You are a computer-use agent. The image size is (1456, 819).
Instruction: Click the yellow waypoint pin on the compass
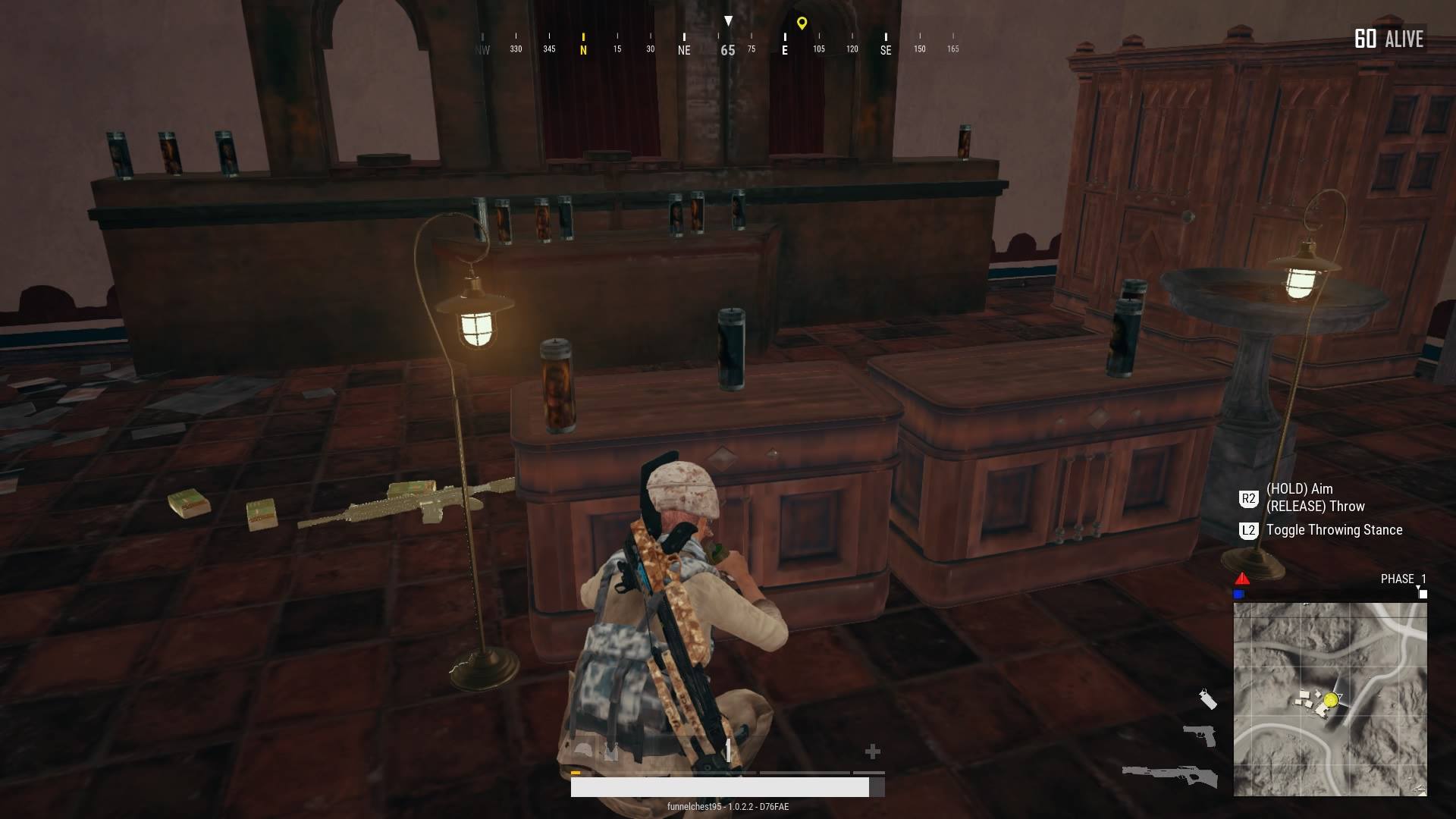point(802,24)
